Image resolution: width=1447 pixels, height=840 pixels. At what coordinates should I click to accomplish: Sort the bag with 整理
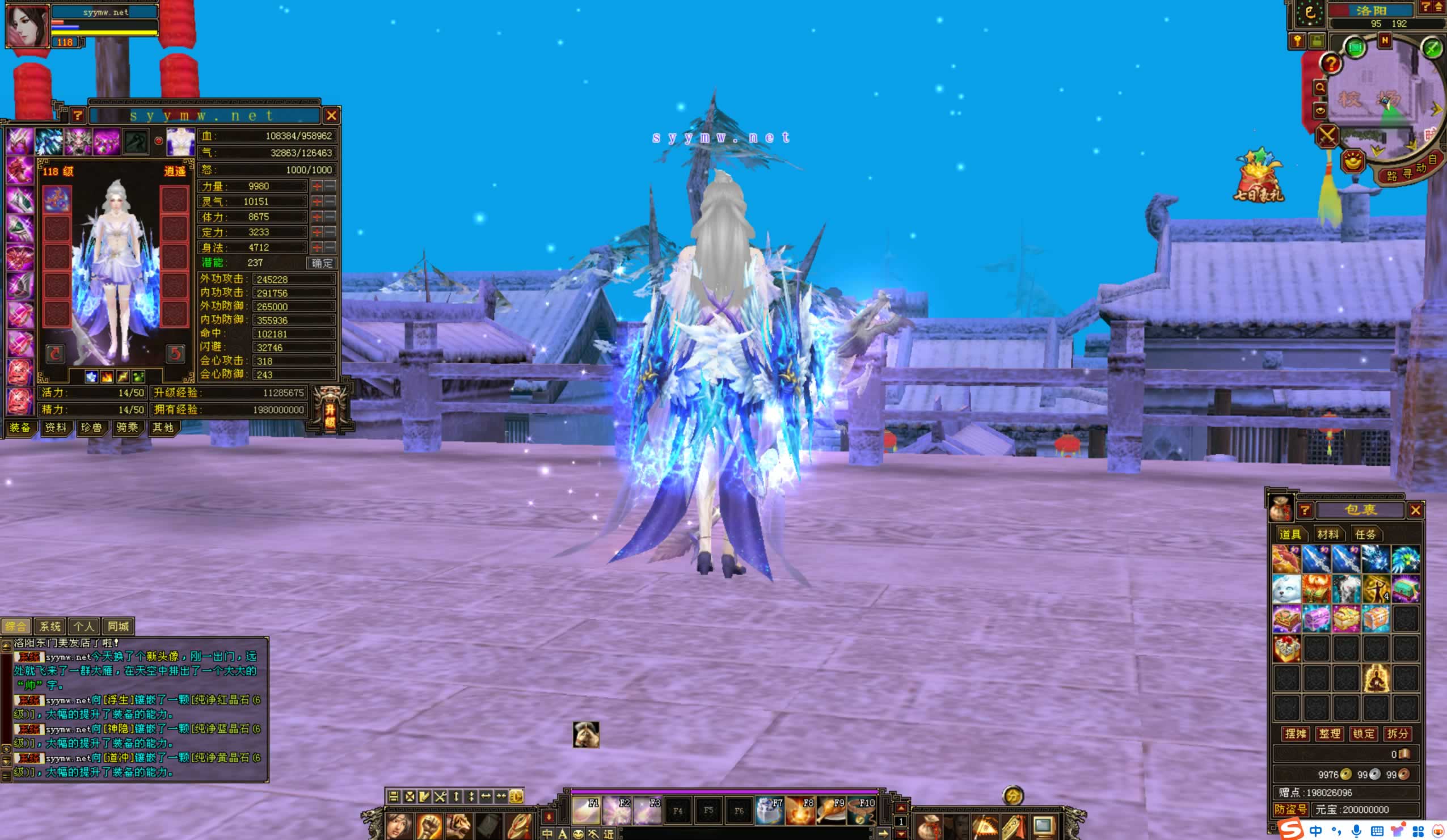point(1329,734)
